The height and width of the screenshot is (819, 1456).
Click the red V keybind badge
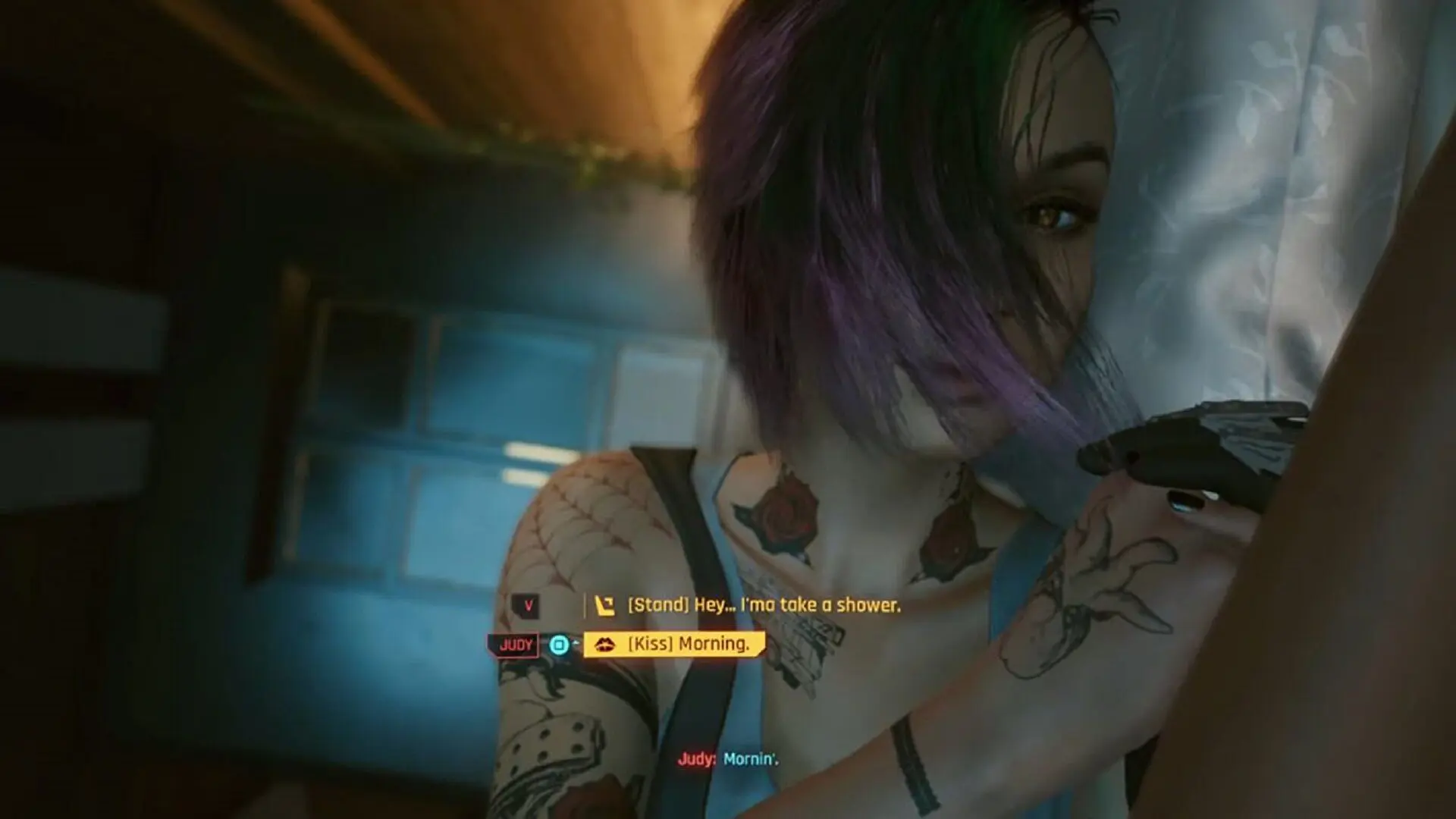click(x=528, y=604)
